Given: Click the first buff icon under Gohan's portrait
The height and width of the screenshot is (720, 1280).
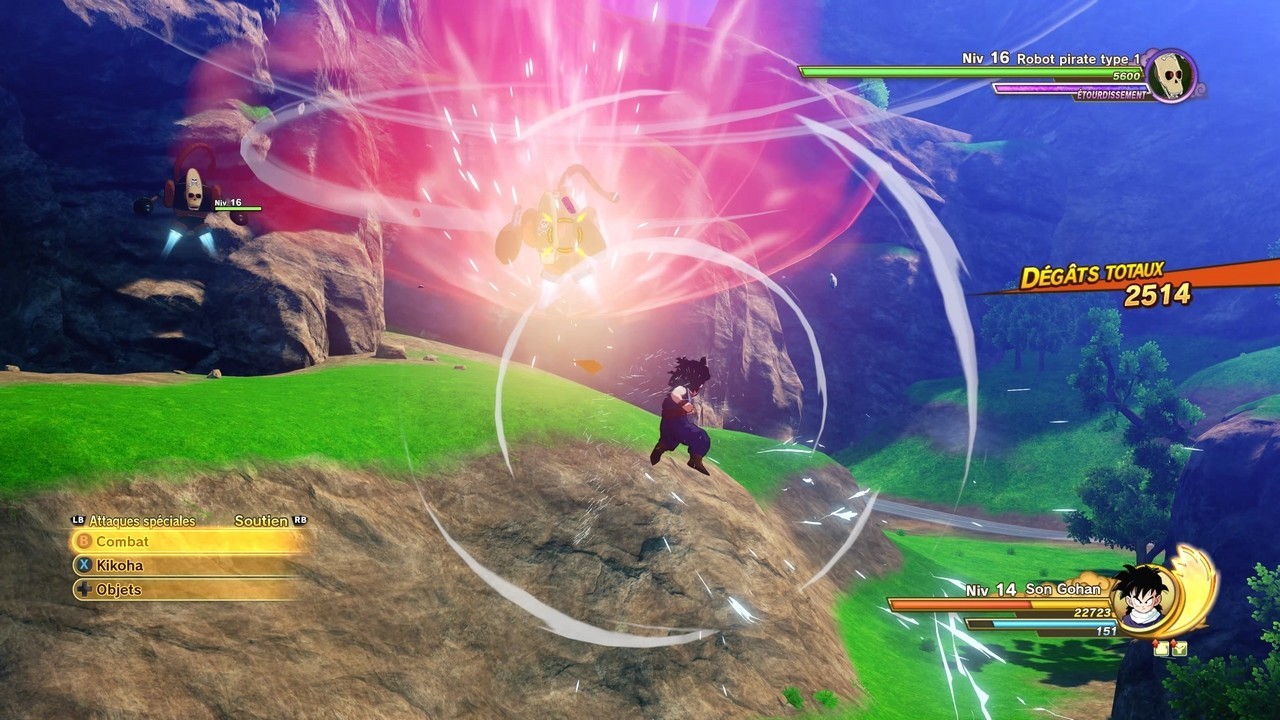Looking at the screenshot, I should tap(1161, 648).
